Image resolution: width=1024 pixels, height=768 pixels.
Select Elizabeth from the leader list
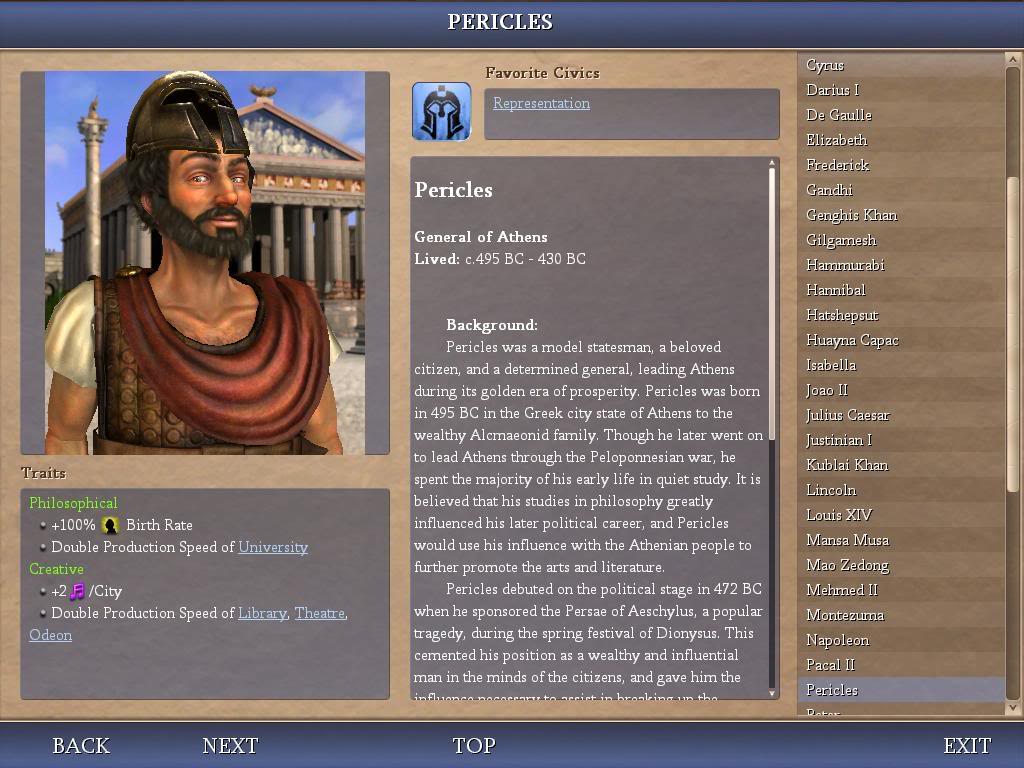coord(836,140)
